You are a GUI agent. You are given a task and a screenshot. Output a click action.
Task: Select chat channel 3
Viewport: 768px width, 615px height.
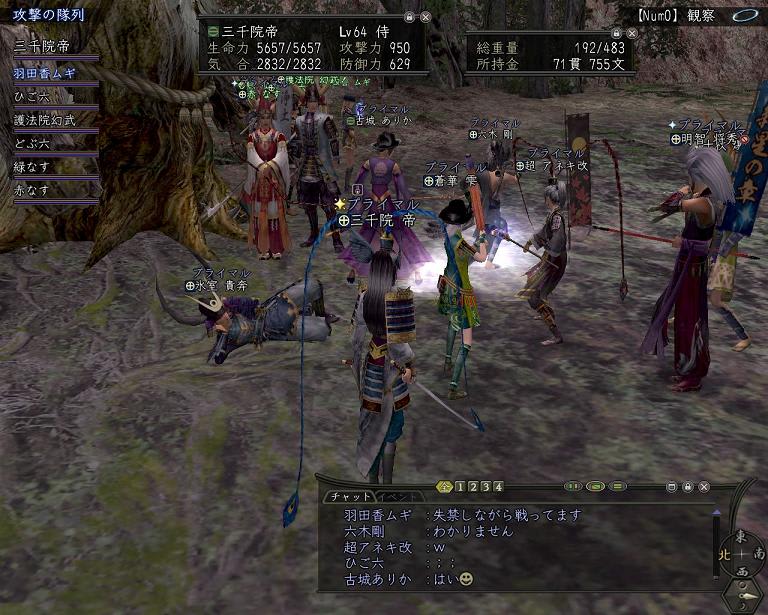tap(486, 487)
